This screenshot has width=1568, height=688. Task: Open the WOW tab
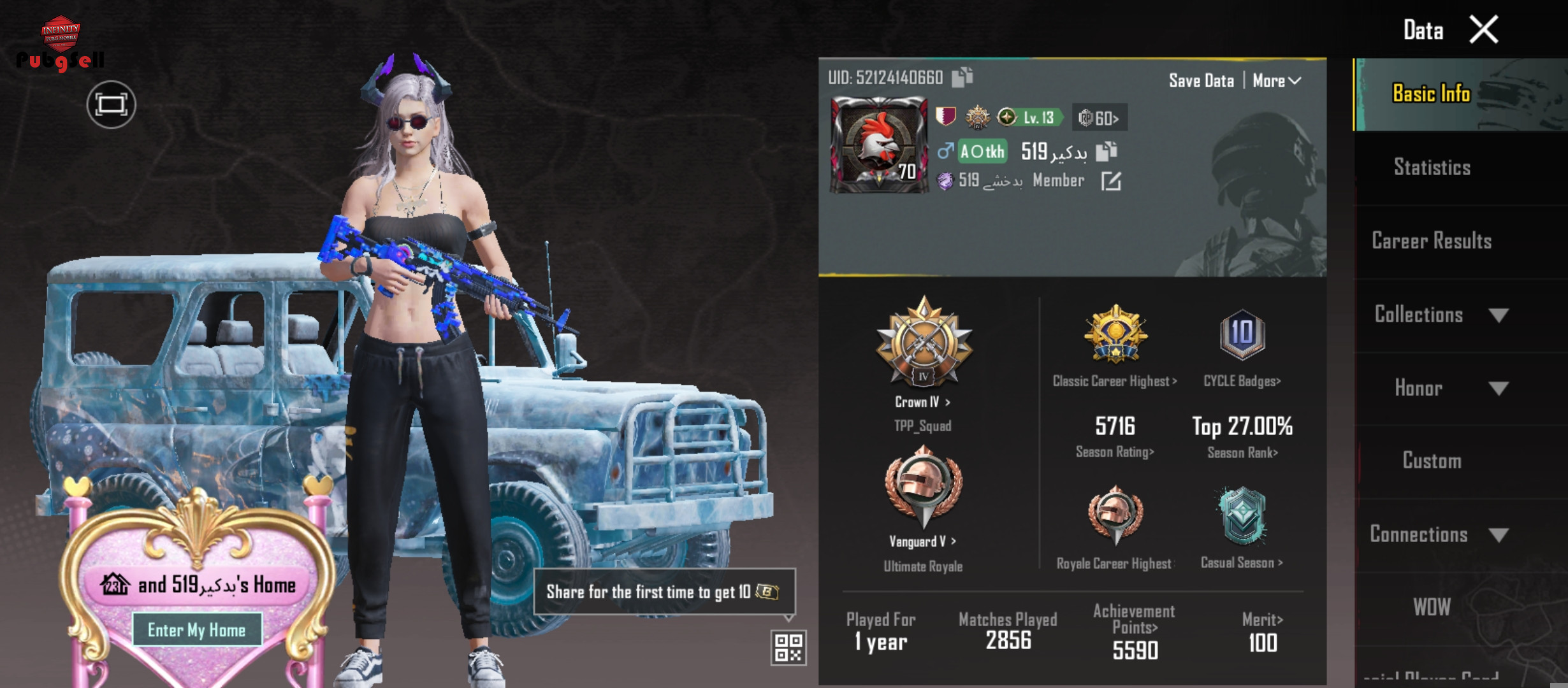(x=1432, y=607)
